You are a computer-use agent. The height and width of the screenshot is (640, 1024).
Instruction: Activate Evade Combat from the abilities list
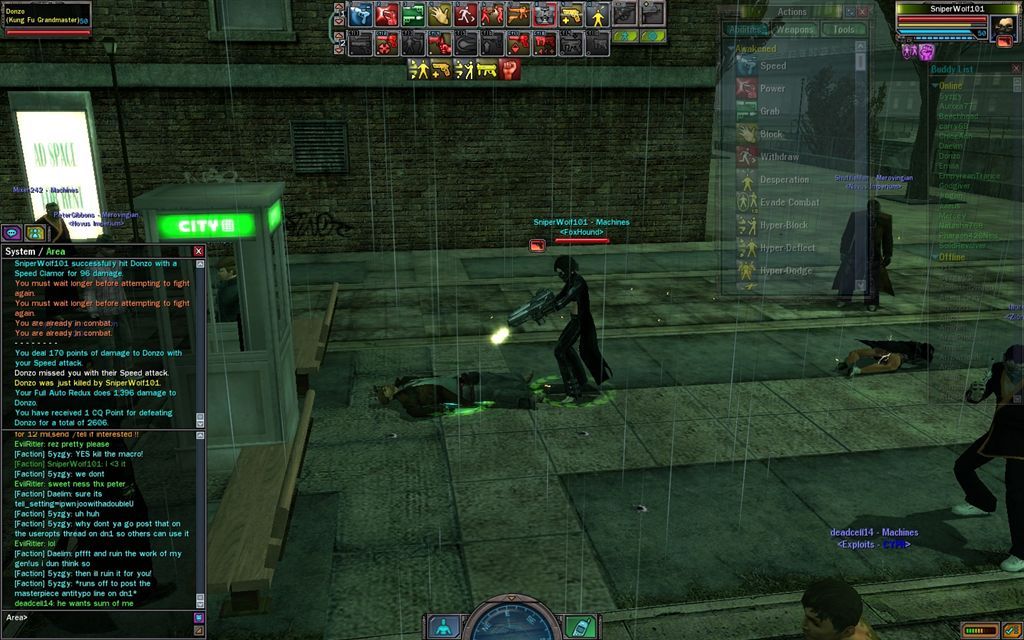click(x=789, y=202)
